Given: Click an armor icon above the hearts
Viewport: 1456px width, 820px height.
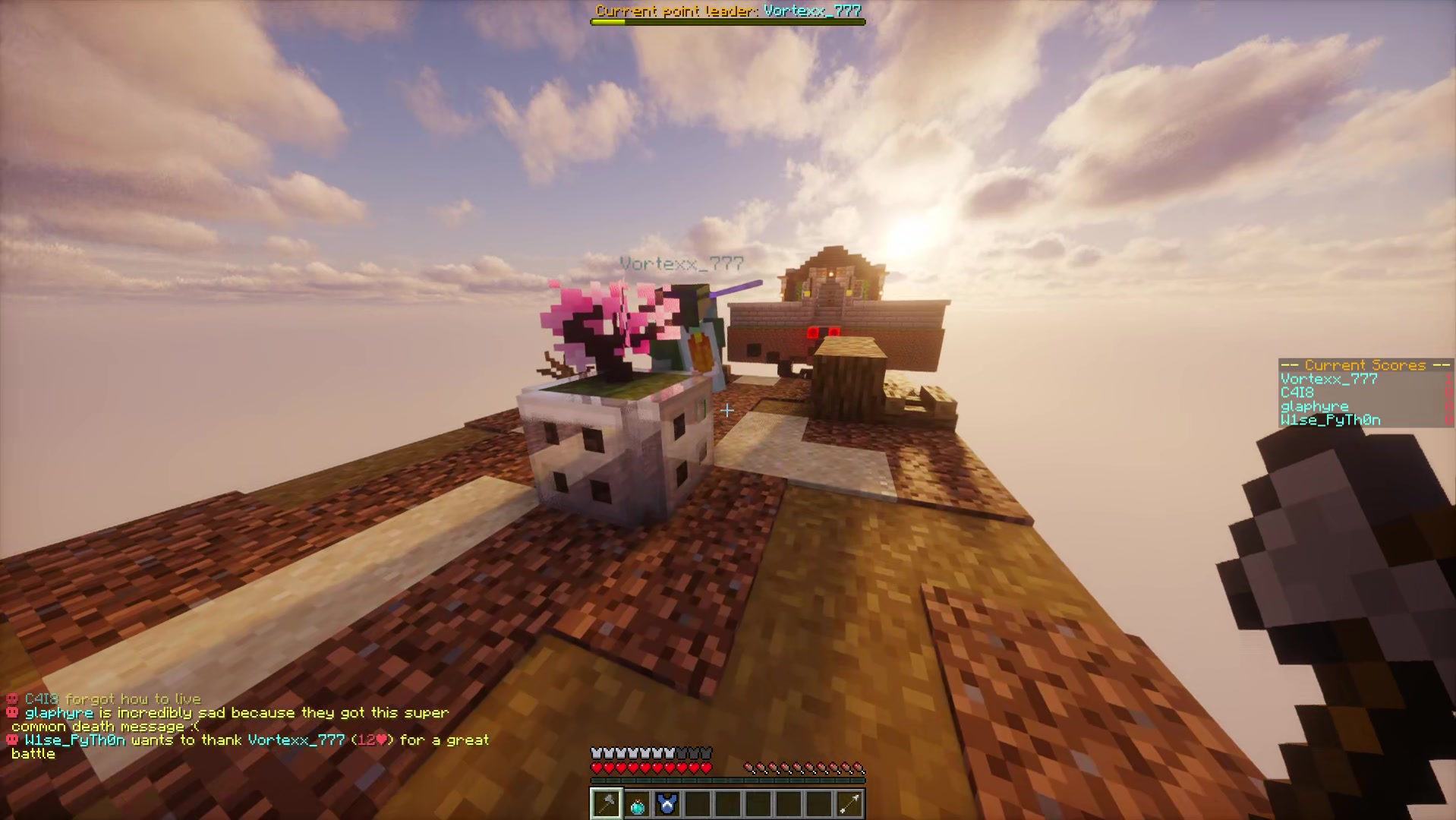Looking at the screenshot, I should [607, 752].
